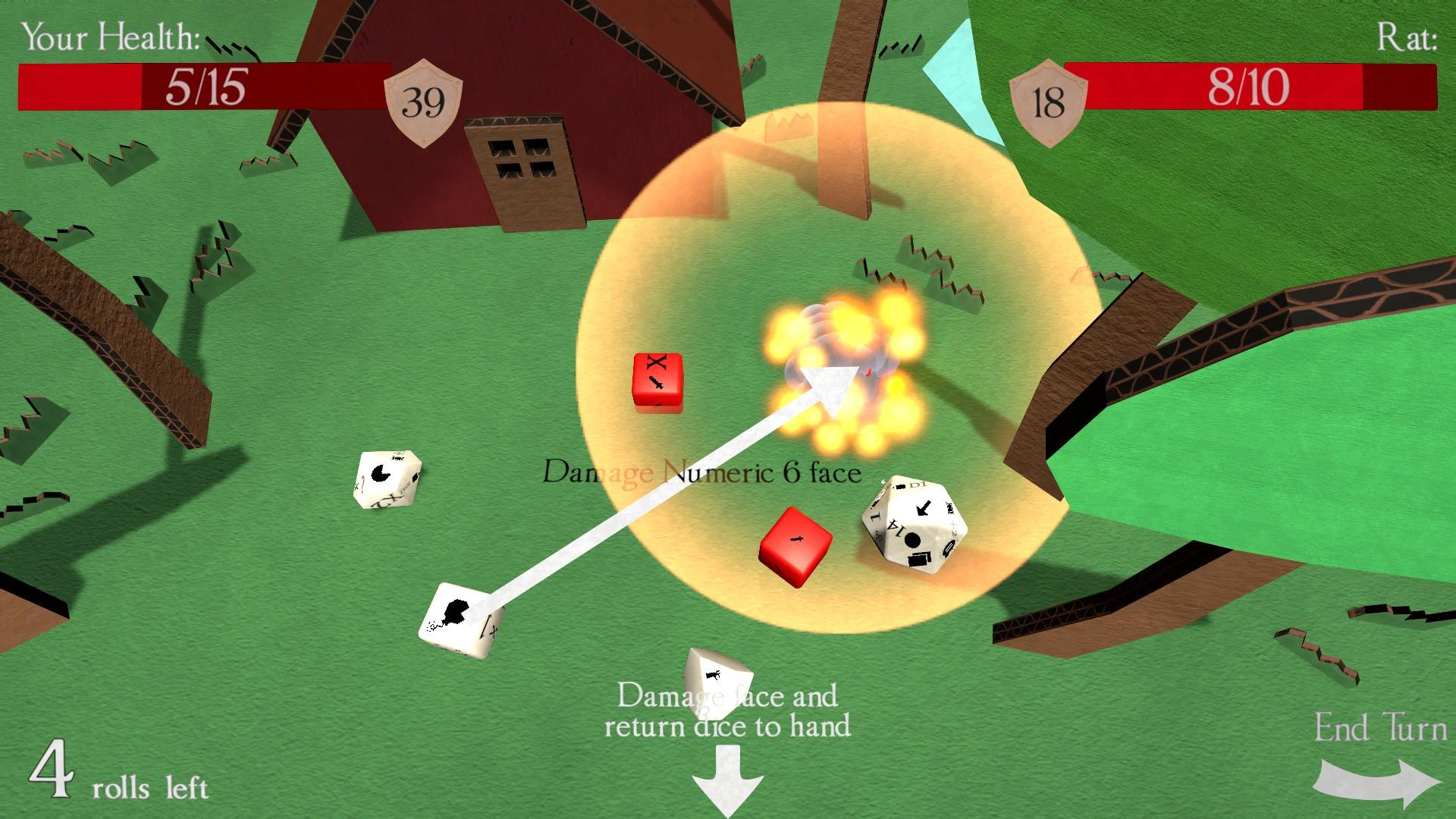This screenshot has width=1456, height=819.
Task: Click the End Turn label text
Action: click(1382, 727)
